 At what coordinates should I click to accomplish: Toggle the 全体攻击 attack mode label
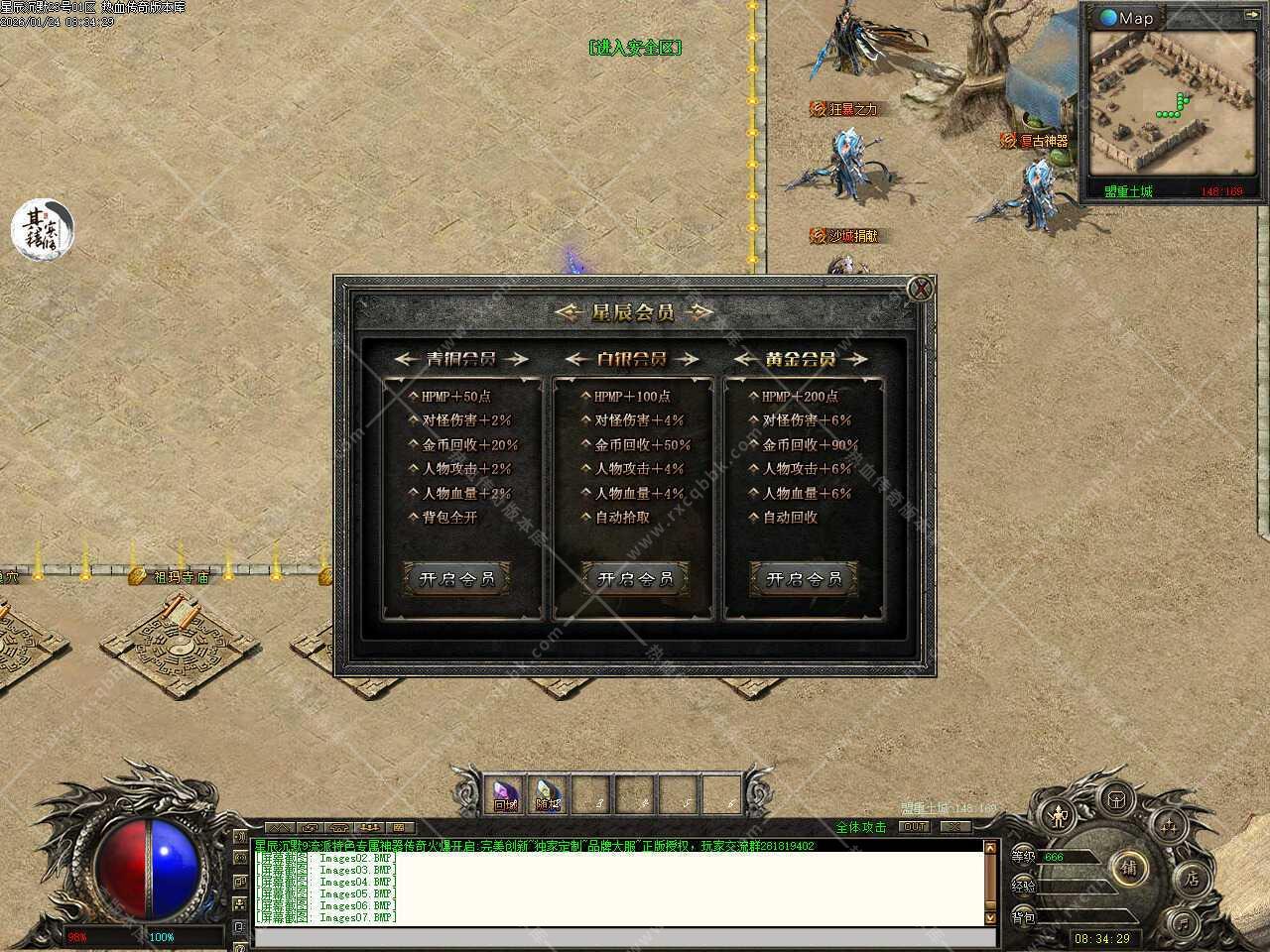click(x=860, y=827)
